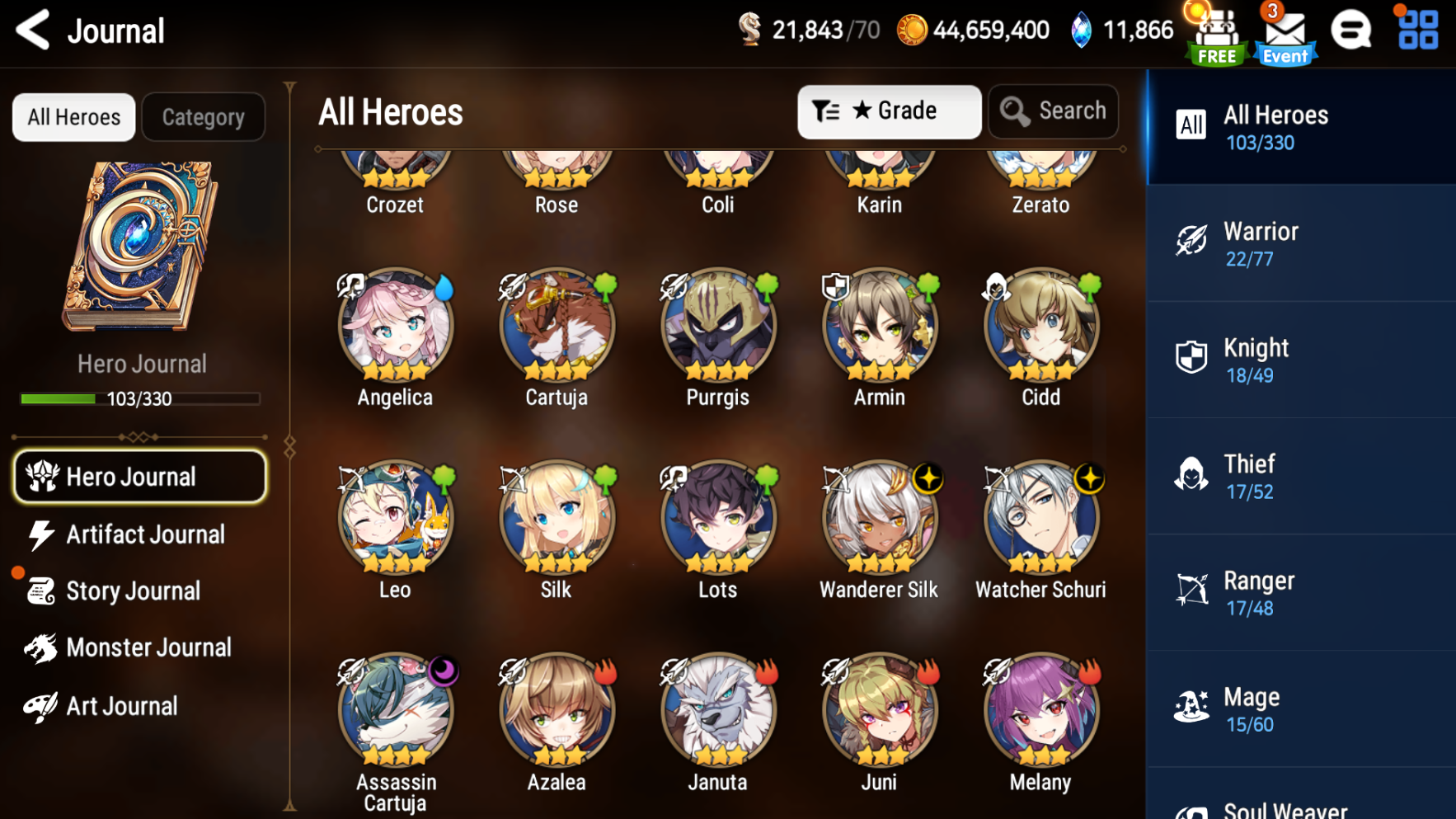The image size is (1456, 819).
Task: Toggle the All Heroes filter
Action: tap(73, 117)
